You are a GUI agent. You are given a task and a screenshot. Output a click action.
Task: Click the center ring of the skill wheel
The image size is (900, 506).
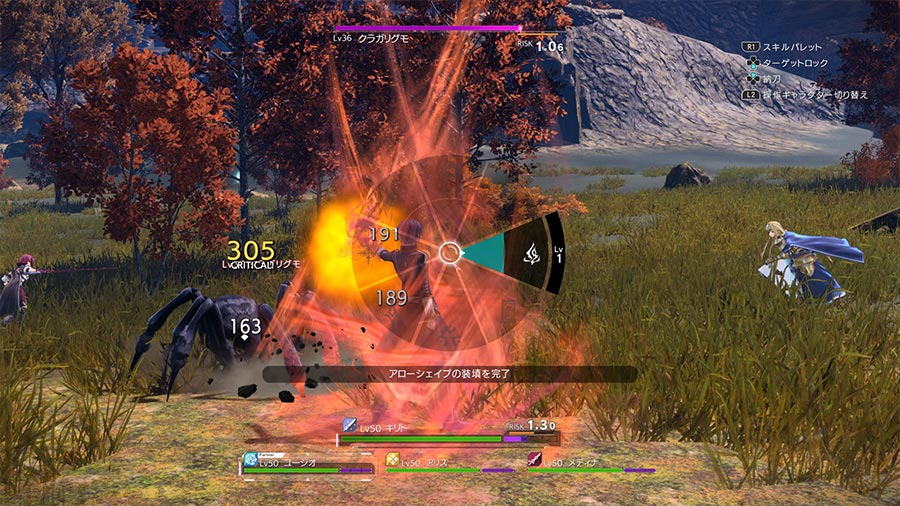point(450,253)
